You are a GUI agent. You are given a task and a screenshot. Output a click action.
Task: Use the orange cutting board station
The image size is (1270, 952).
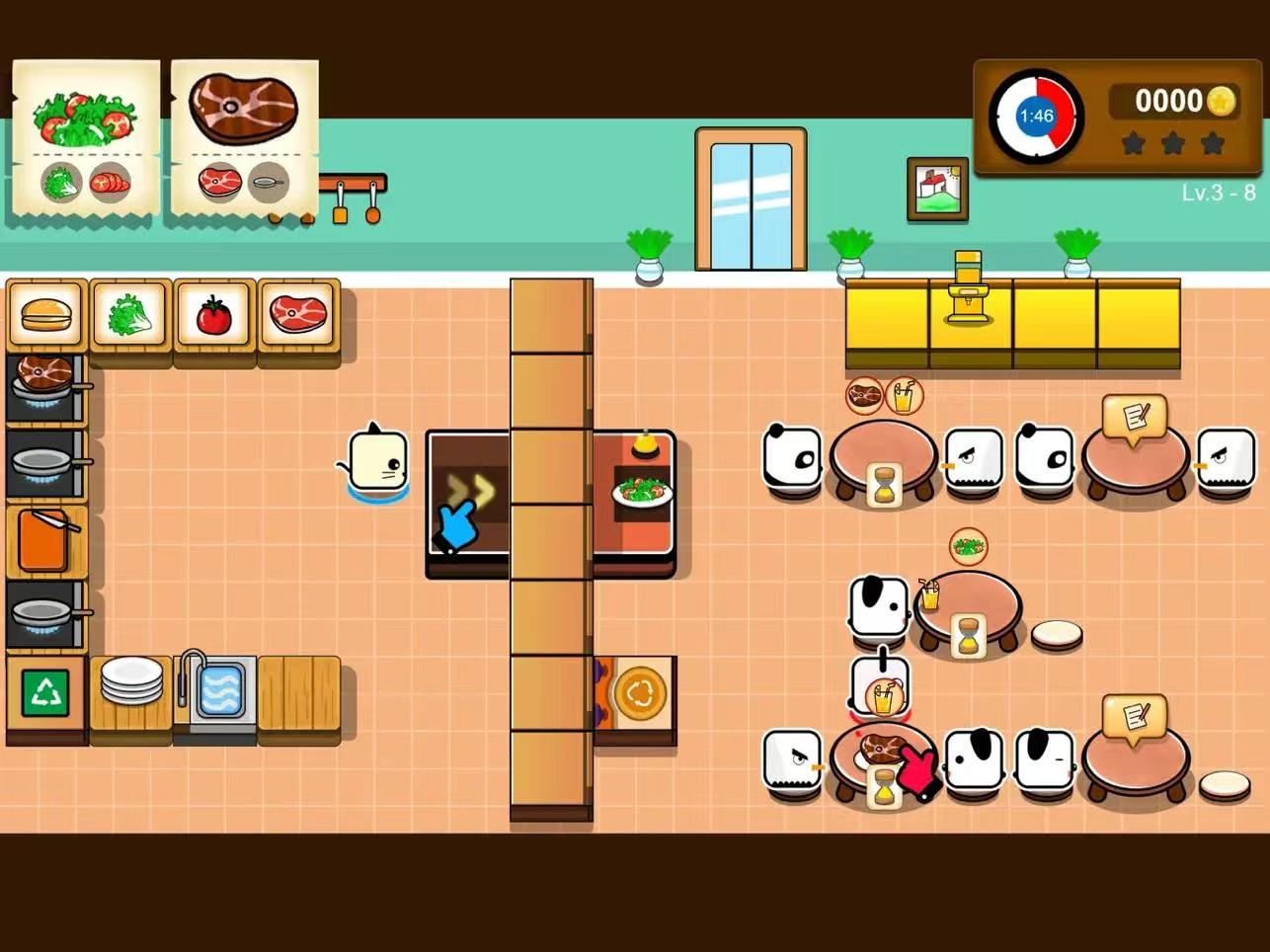tap(43, 540)
